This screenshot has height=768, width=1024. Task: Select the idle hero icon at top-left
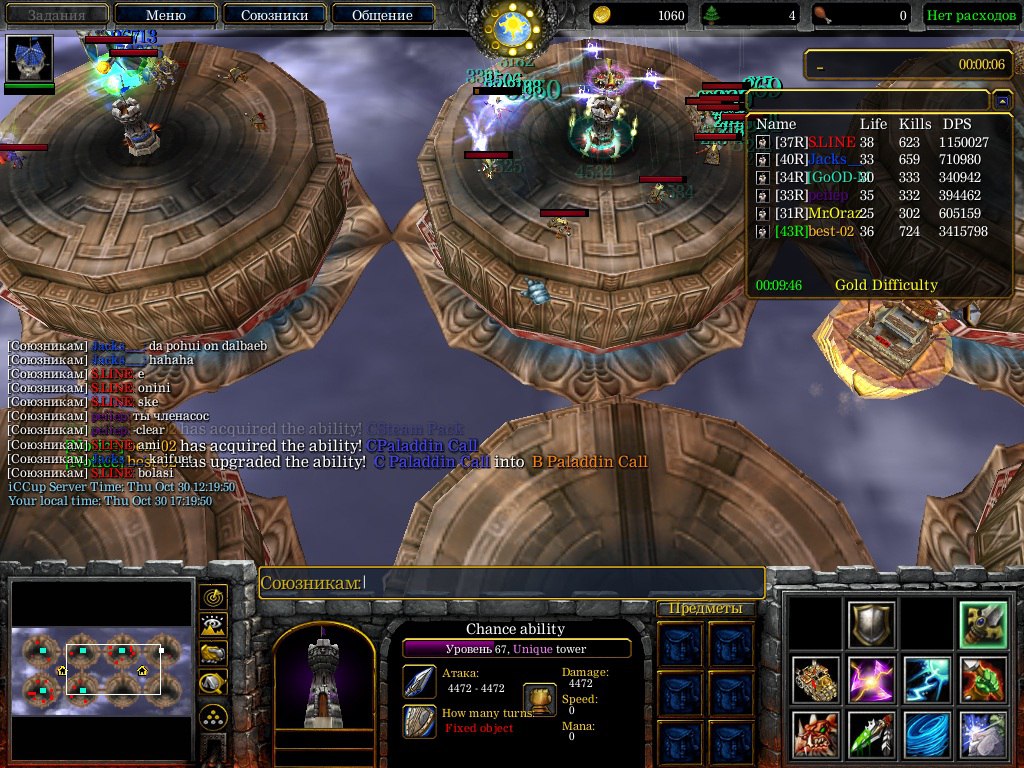click(x=29, y=58)
